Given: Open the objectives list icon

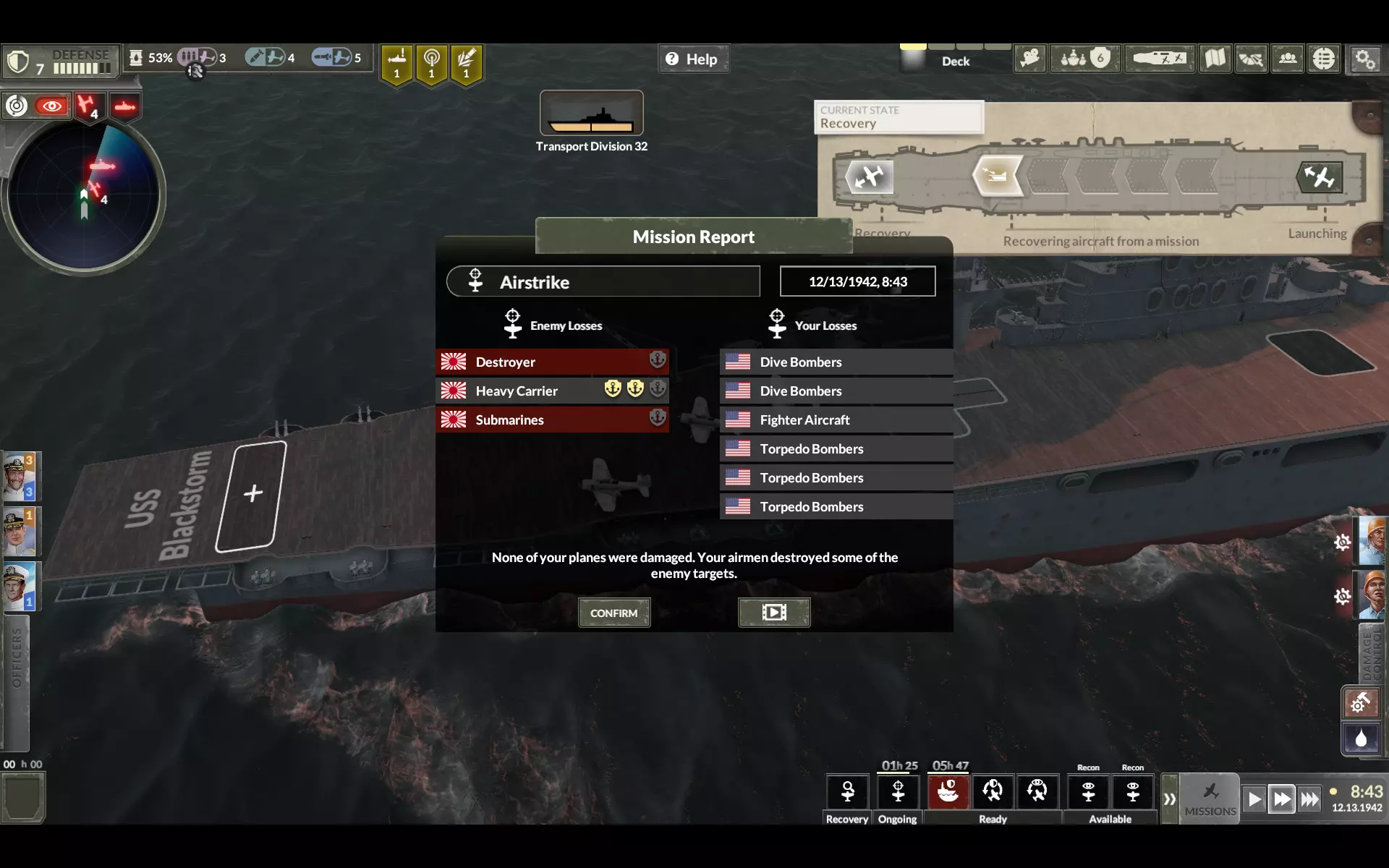Looking at the screenshot, I should pyautogui.click(x=1323, y=59).
